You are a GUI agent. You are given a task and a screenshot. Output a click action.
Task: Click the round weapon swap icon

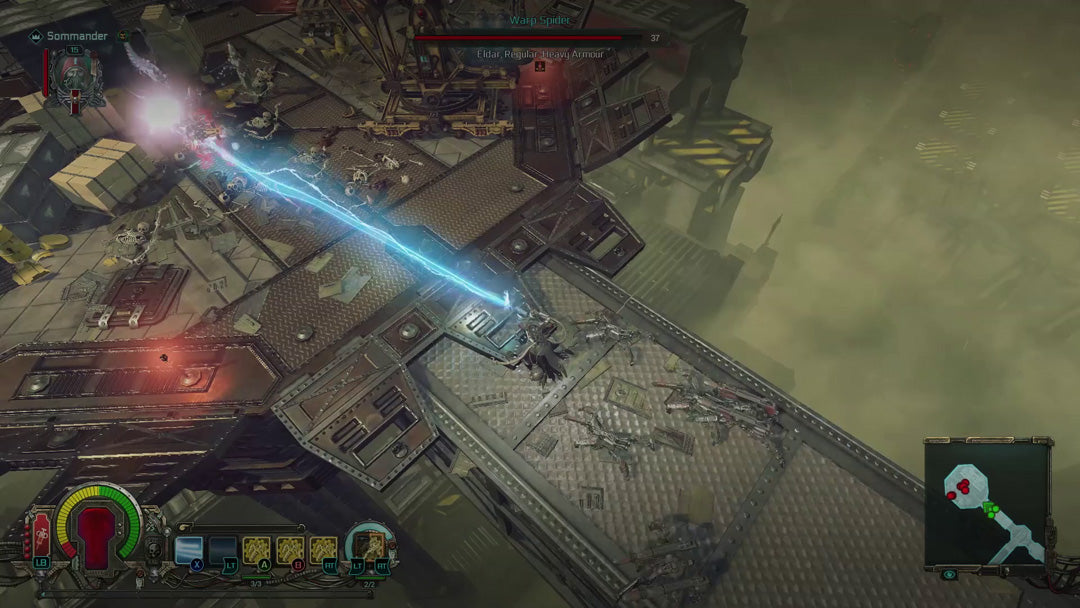click(x=369, y=546)
